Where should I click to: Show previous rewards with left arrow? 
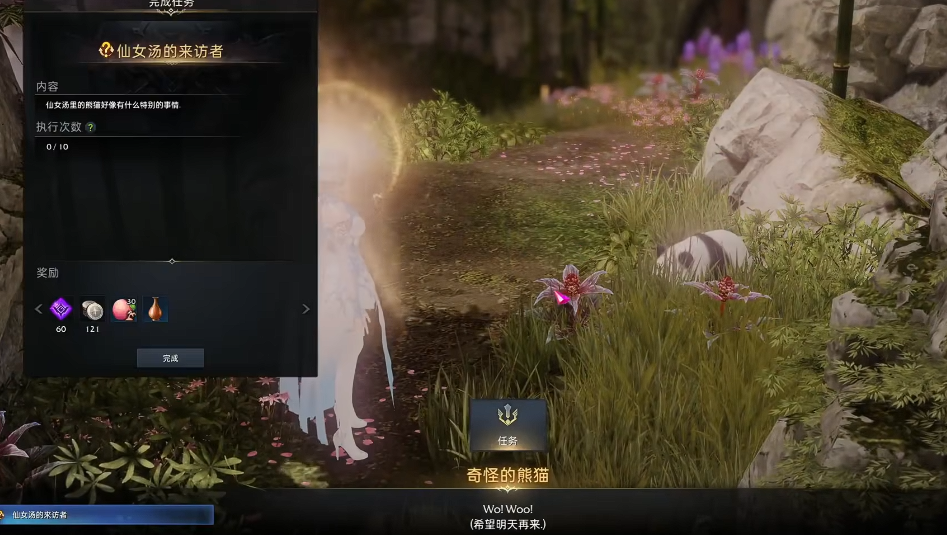coord(39,309)
